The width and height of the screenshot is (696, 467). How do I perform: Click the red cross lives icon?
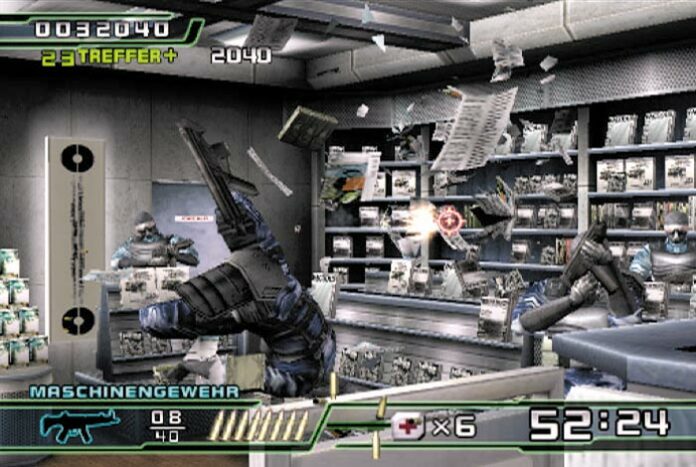coord(408,426)
